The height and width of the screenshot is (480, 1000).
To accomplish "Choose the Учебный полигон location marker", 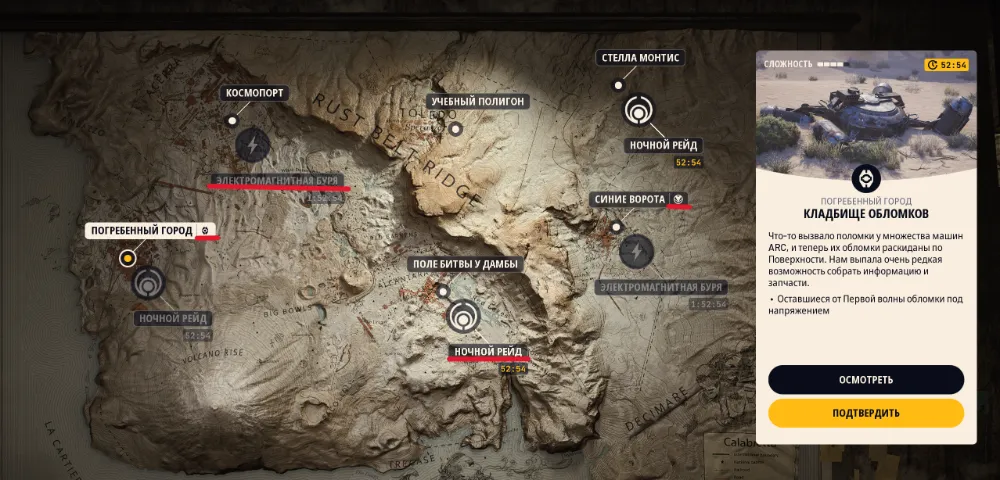I will tap(477, 101).
